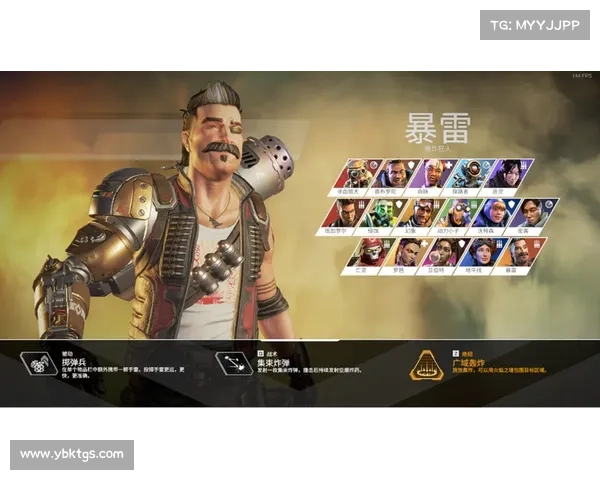This screenshot has height=480, width=600.
Task: Choose the Mirage legend tile
Action: coord(420,213)
